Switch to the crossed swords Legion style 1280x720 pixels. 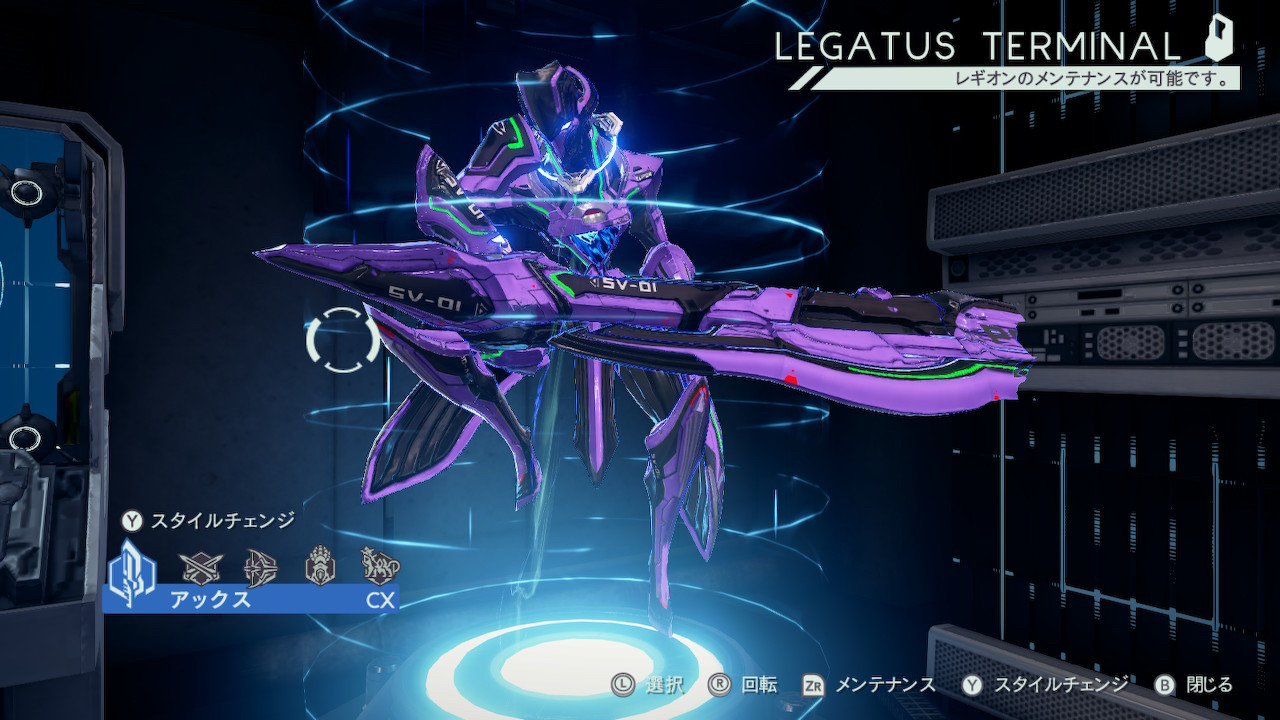tap(196, 567)
